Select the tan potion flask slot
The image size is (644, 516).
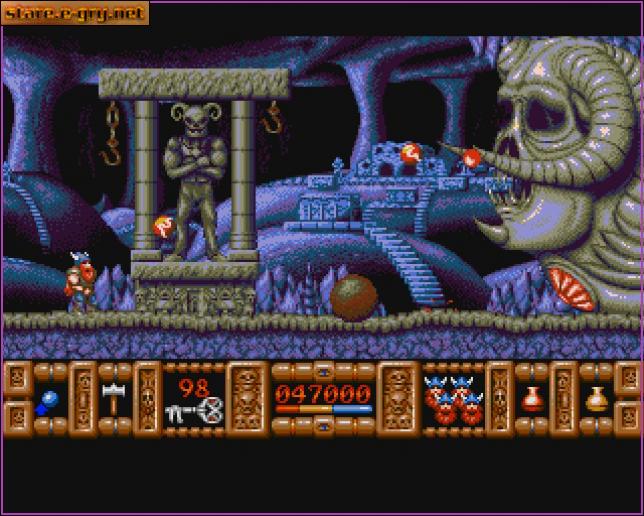pos(597,398)
